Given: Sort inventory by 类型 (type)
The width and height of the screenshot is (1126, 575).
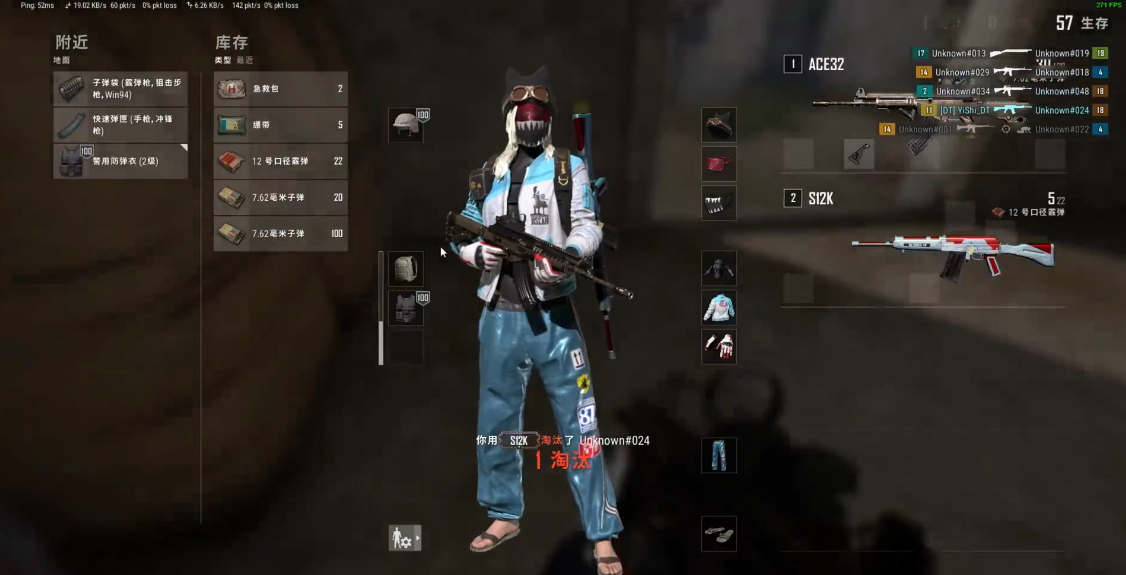Looking at the screenshot, I should click(222, 61).
